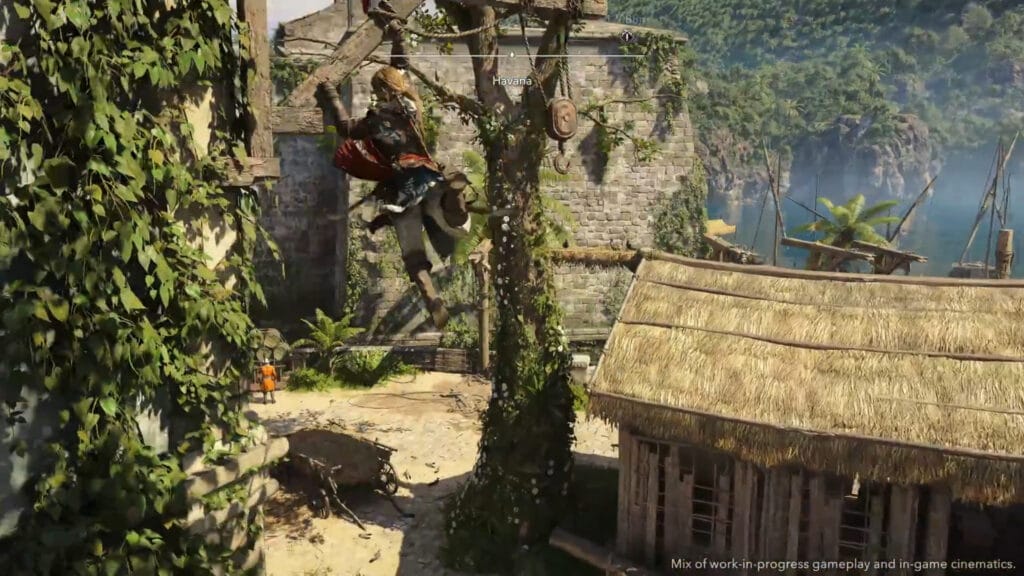The height and width of the screenshot is (576, 1024).
Task: Click the diamond objective marker on the compass
Action: tap(626, 35)
